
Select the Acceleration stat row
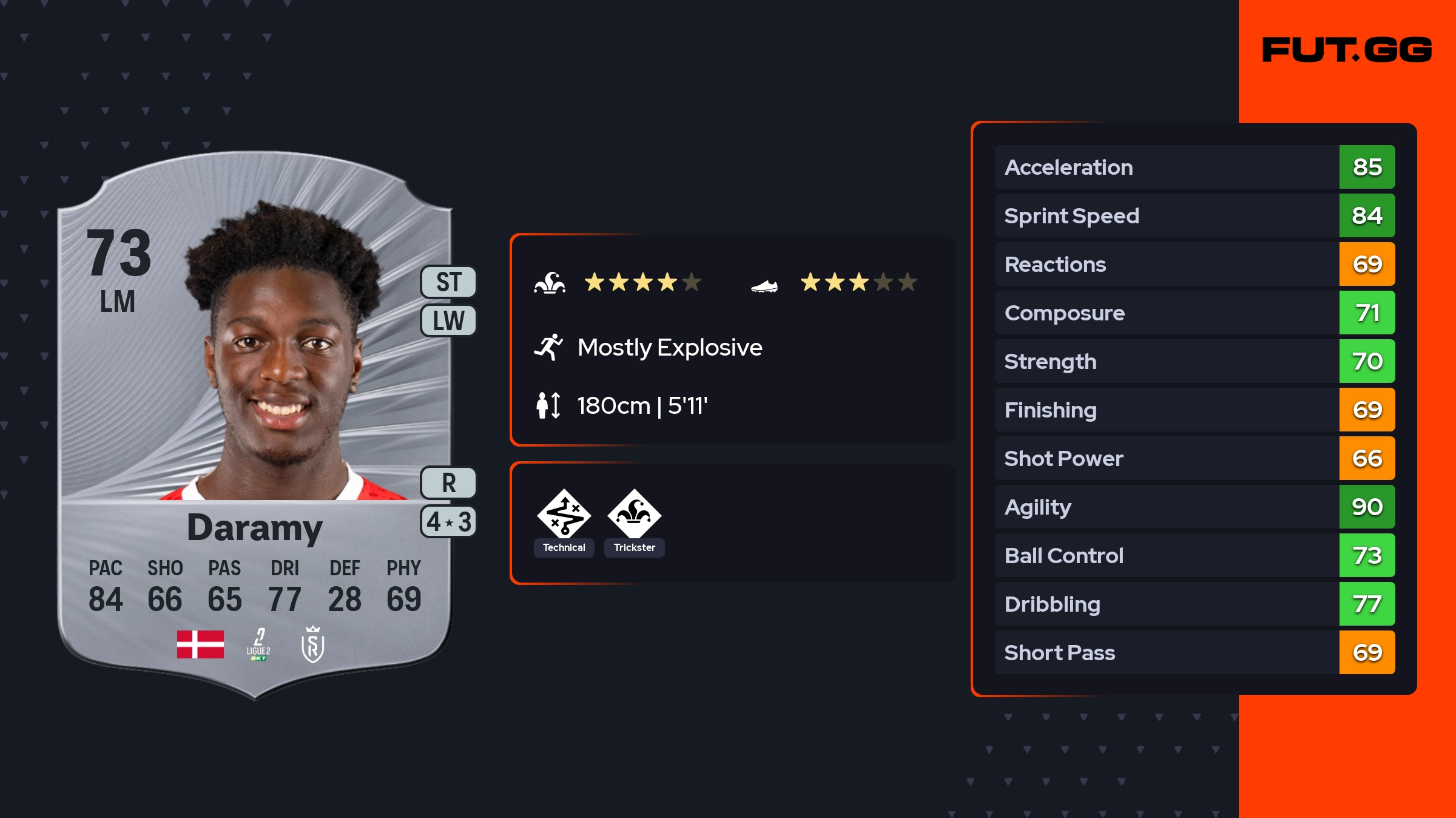tap(1194, 167)
